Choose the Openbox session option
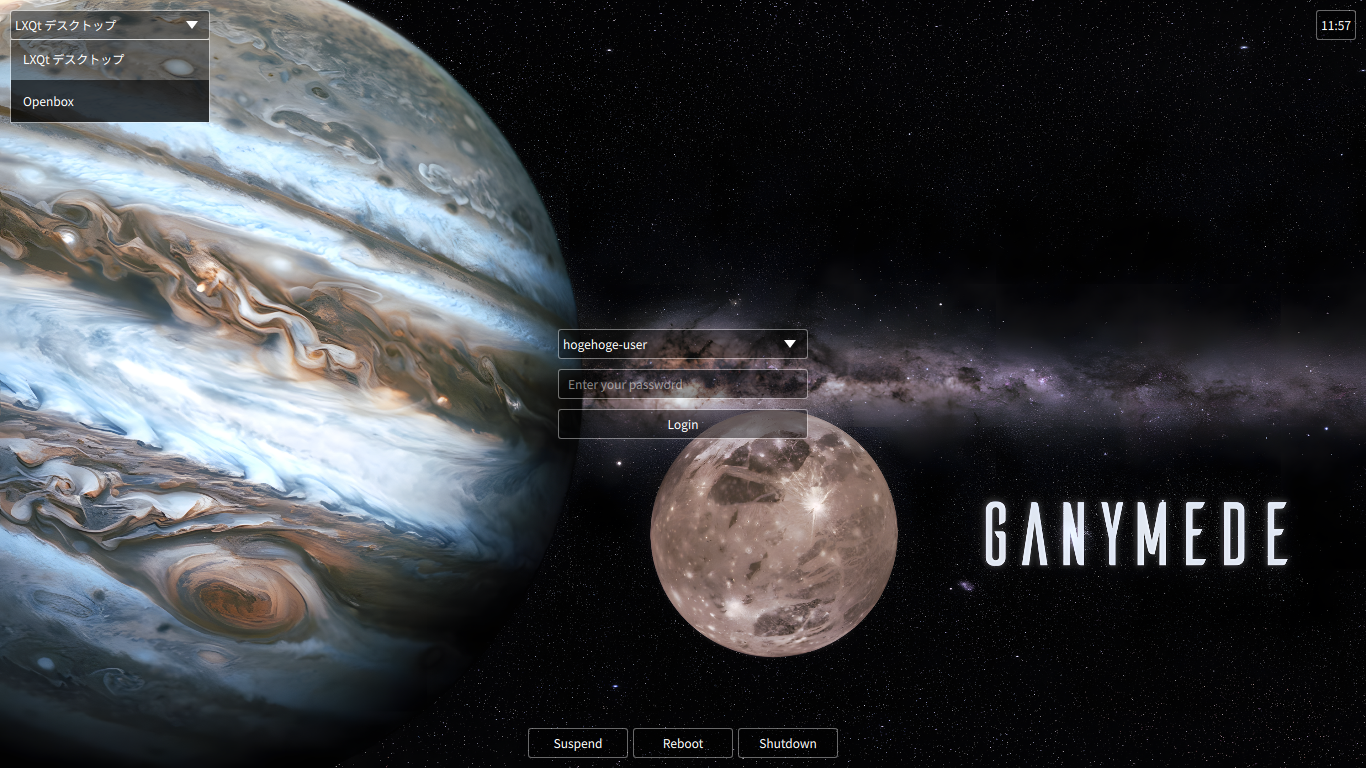This screenshot has height=768, width=1366. (110, 102)
